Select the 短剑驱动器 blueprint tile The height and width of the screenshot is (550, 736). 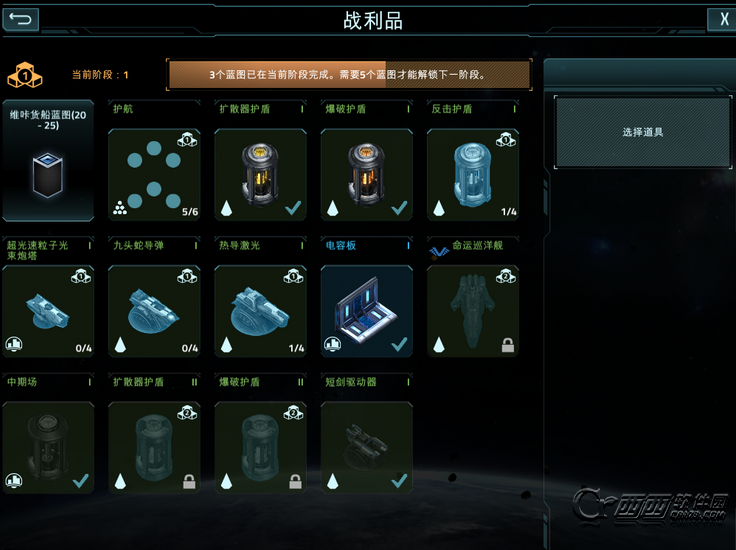(366, 447)
